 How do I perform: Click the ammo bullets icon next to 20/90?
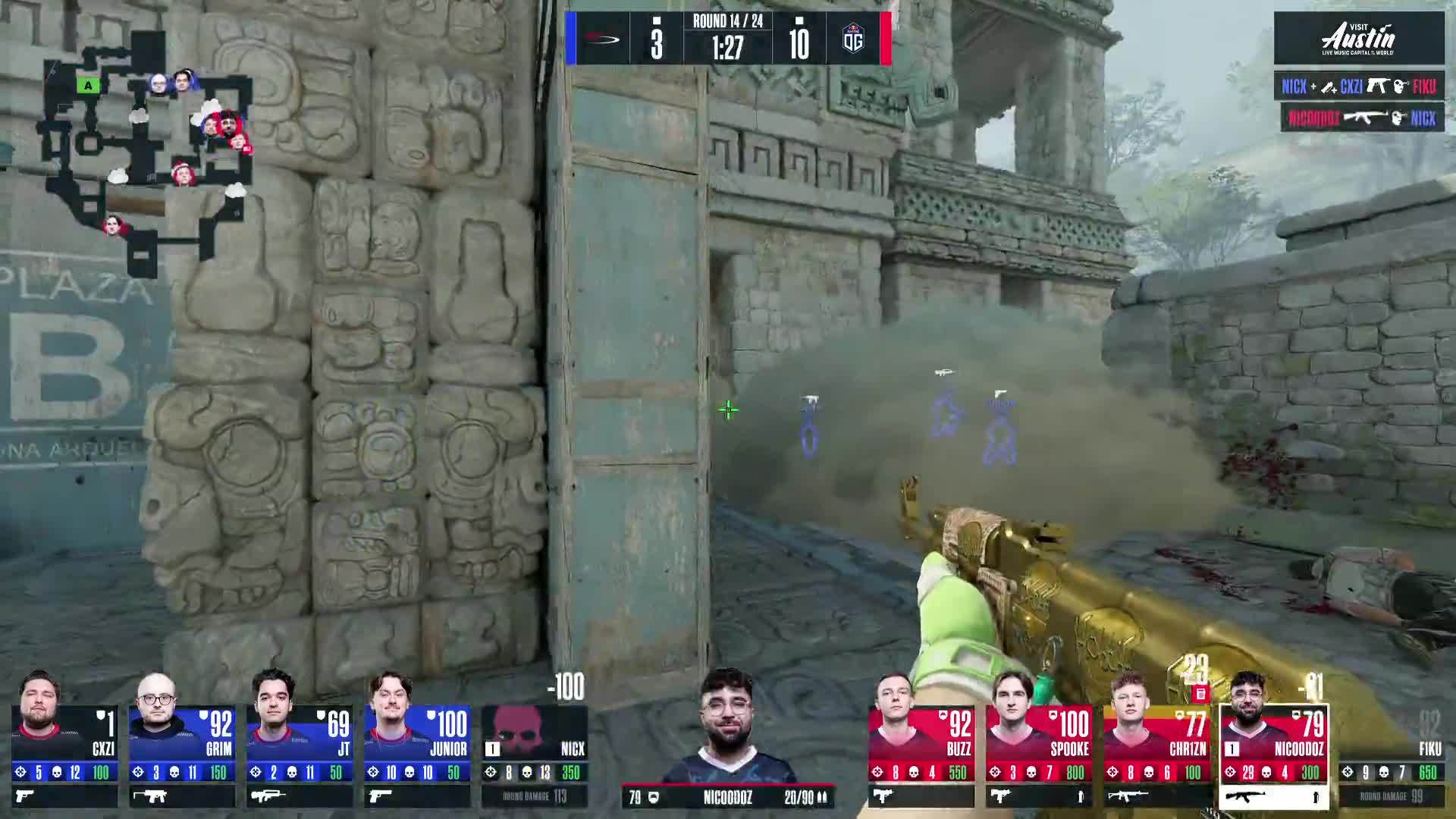[824, 798]
